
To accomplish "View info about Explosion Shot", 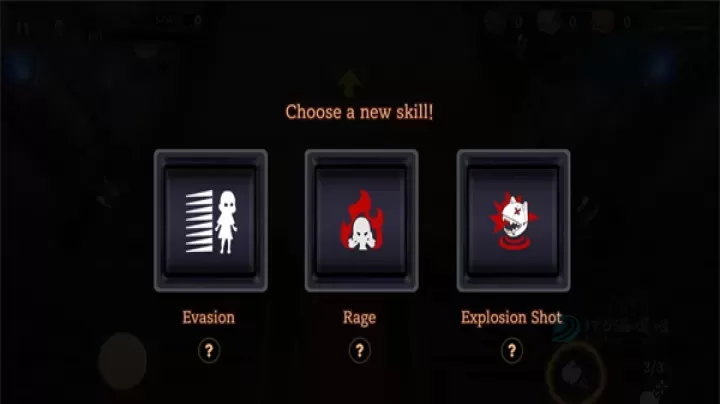I will click(x=512, y=350).
